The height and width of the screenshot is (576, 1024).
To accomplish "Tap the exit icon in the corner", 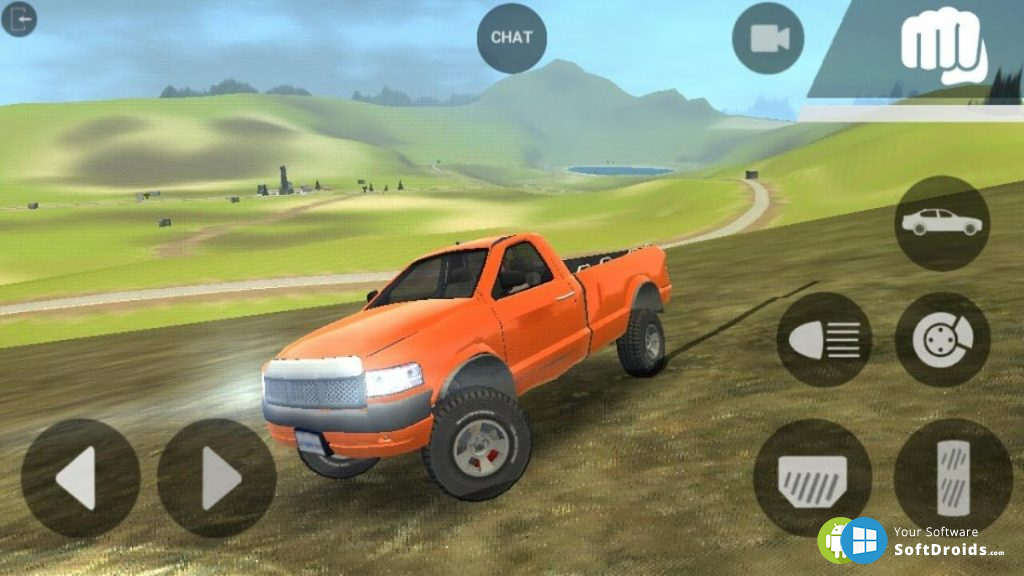I will pos(19,19).
